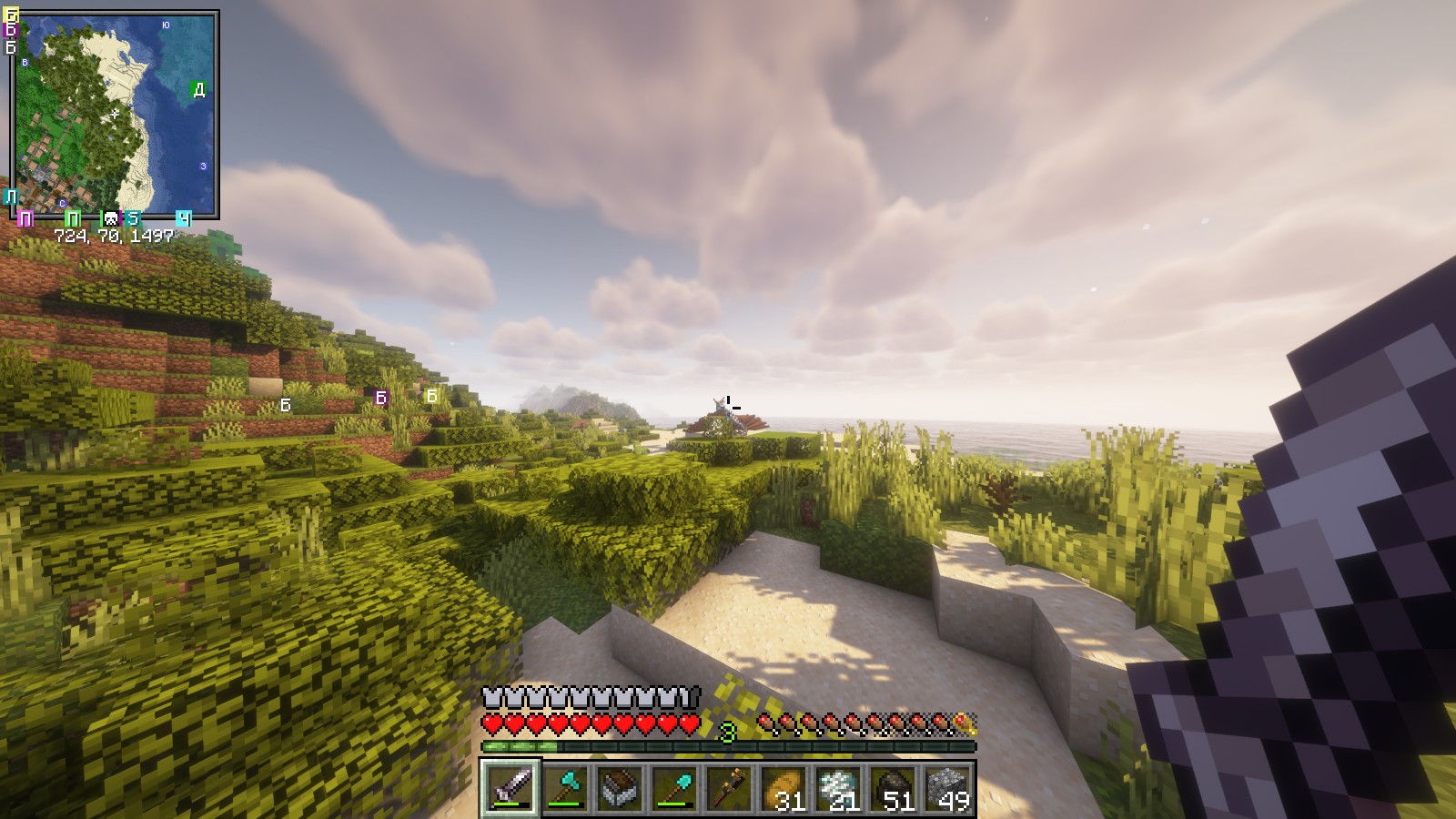
Task: Select the skull death marker on the minimap
Action: pyautogui.click(x=110, y=218)
